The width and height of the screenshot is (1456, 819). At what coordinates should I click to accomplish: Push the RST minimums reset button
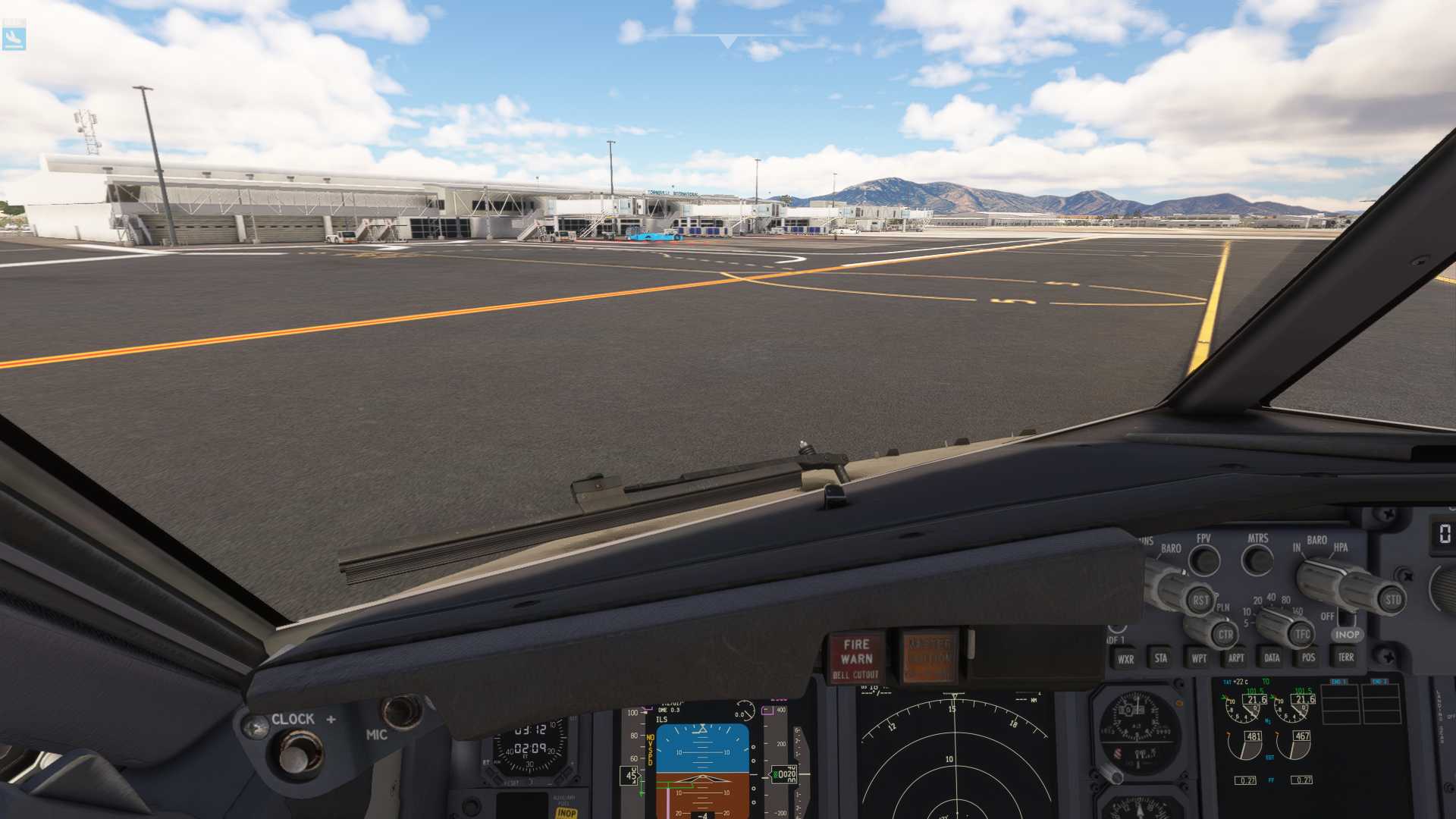point(1200,601)
